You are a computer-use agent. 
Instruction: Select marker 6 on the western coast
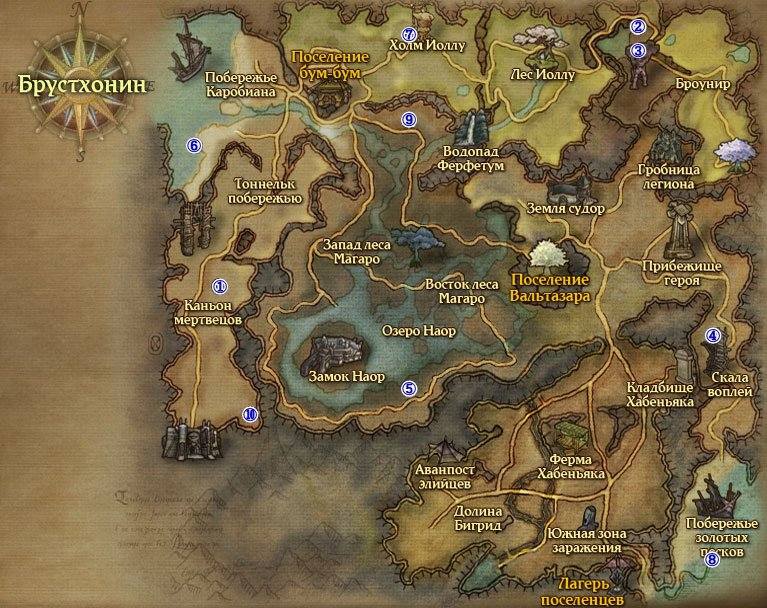(195, 145)
